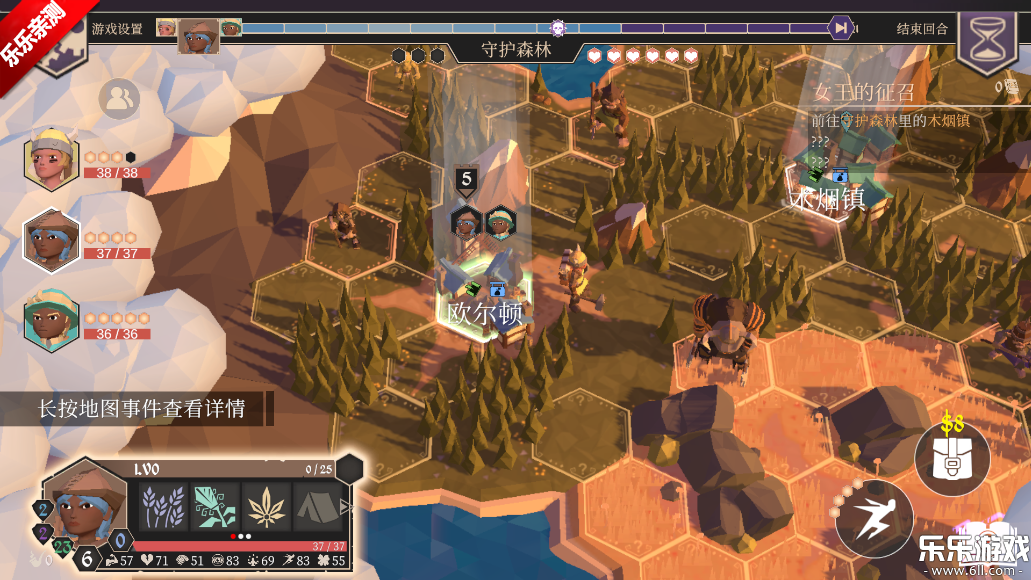Tap the hourglass end-turn icon

pyautogui.click(x=988, y=42)
